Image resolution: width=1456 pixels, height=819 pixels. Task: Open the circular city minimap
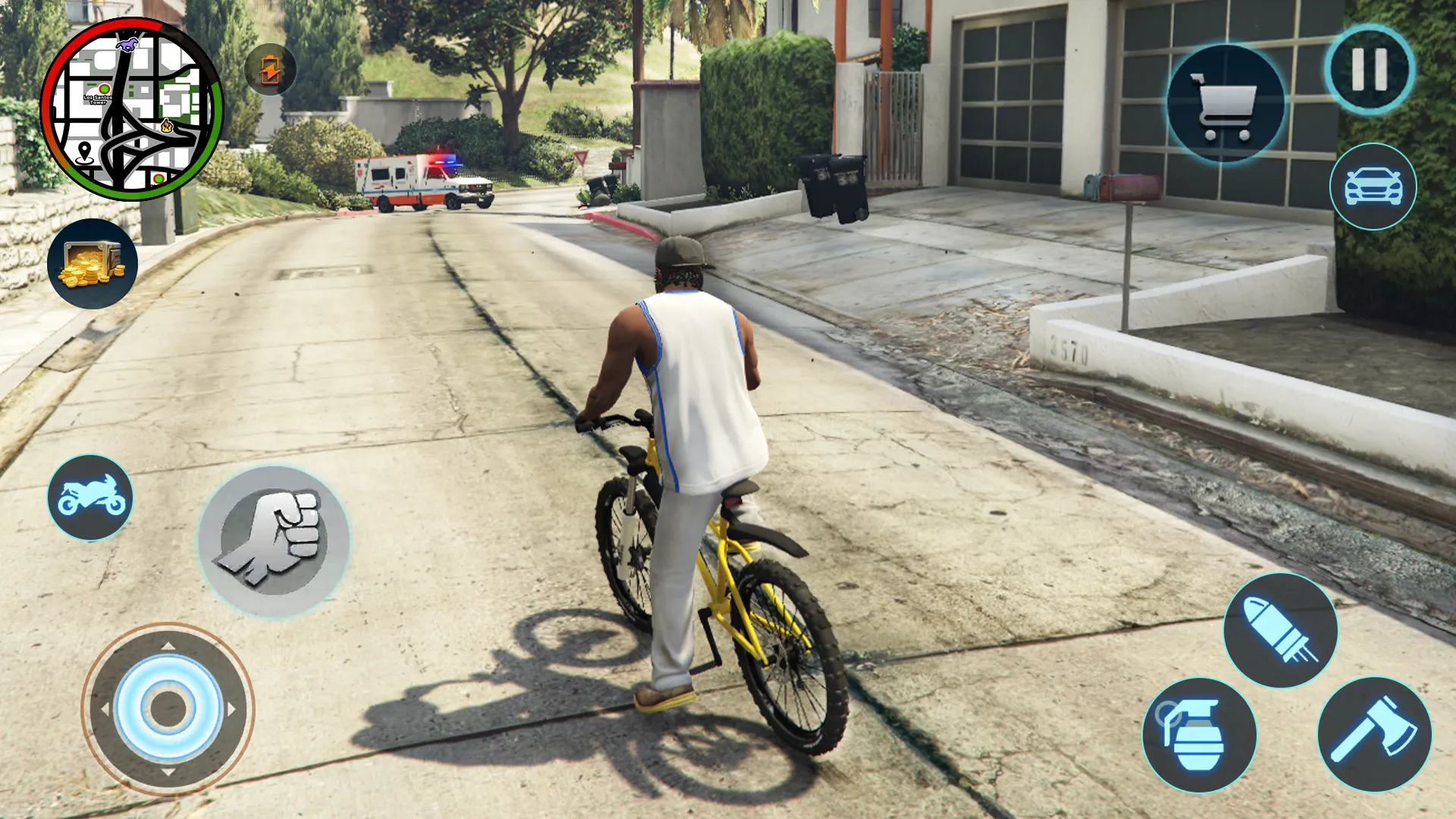tap(132, 109)
